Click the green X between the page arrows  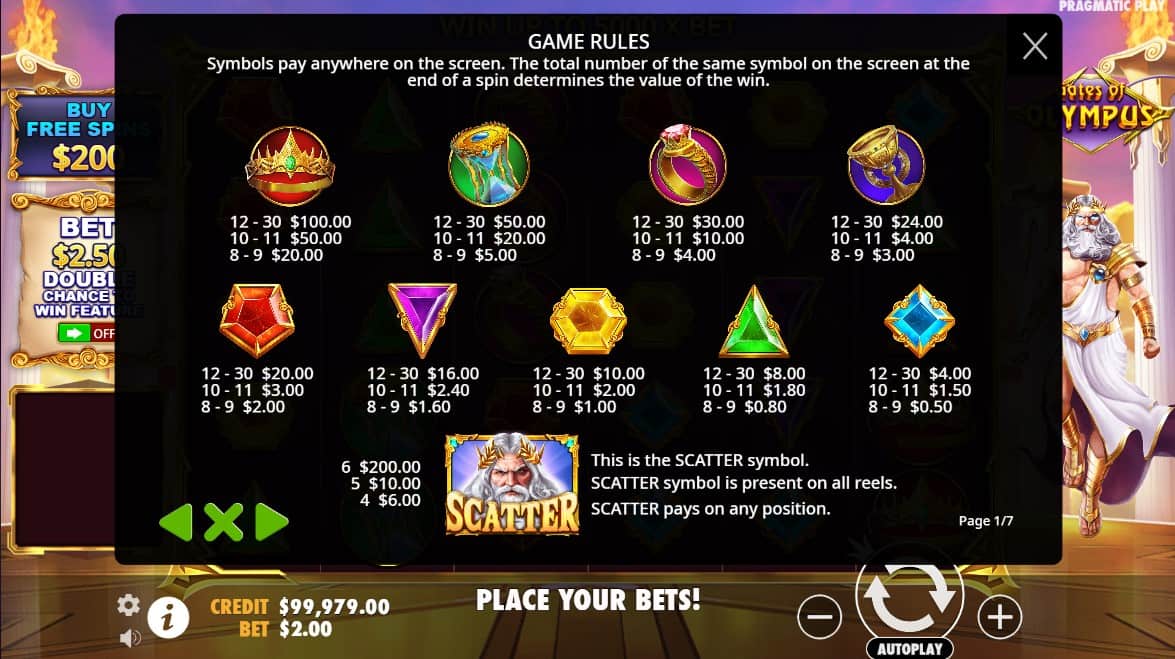click(x=224, y=521)
